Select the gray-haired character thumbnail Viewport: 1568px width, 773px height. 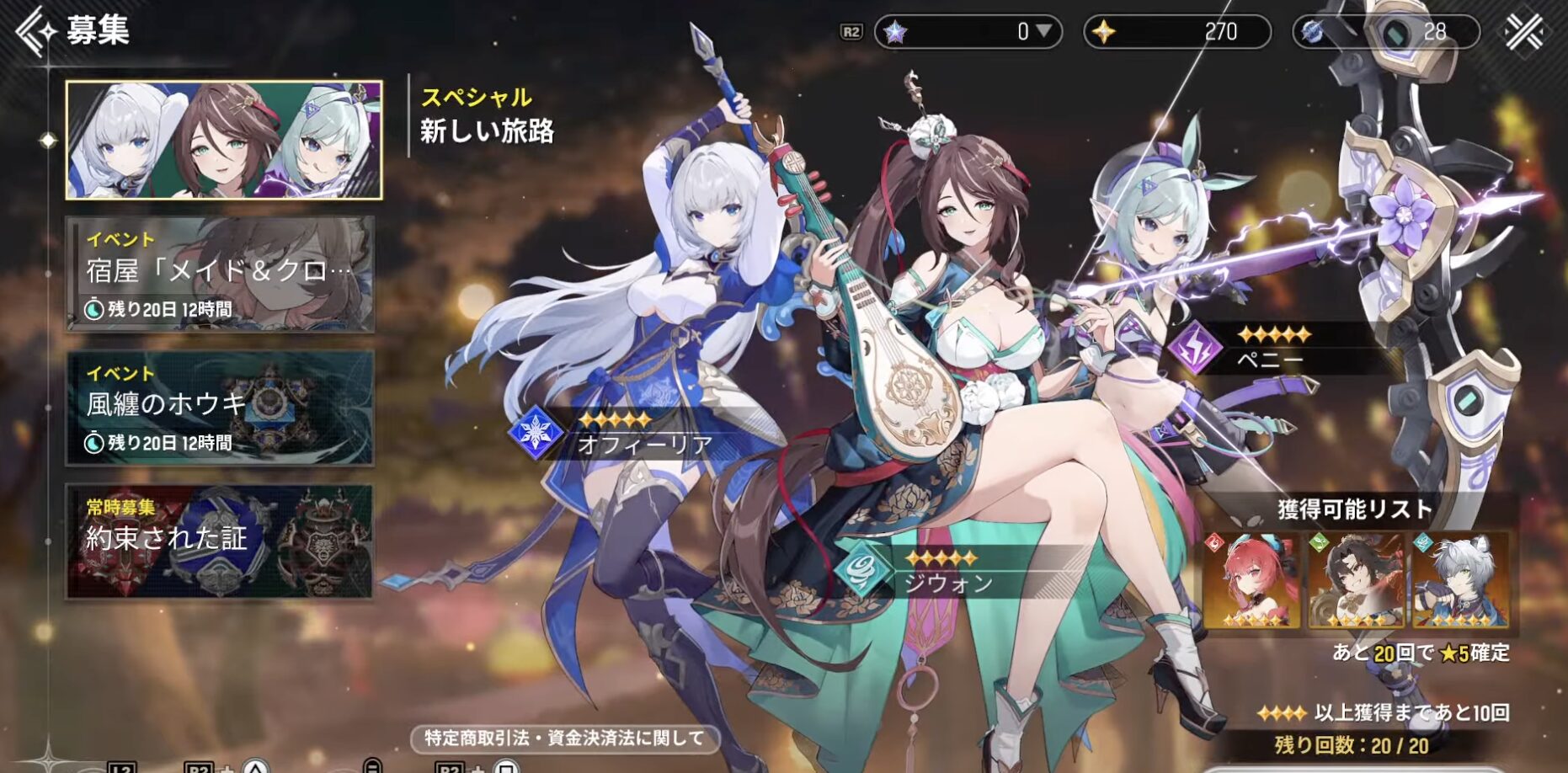(1460, 581)
